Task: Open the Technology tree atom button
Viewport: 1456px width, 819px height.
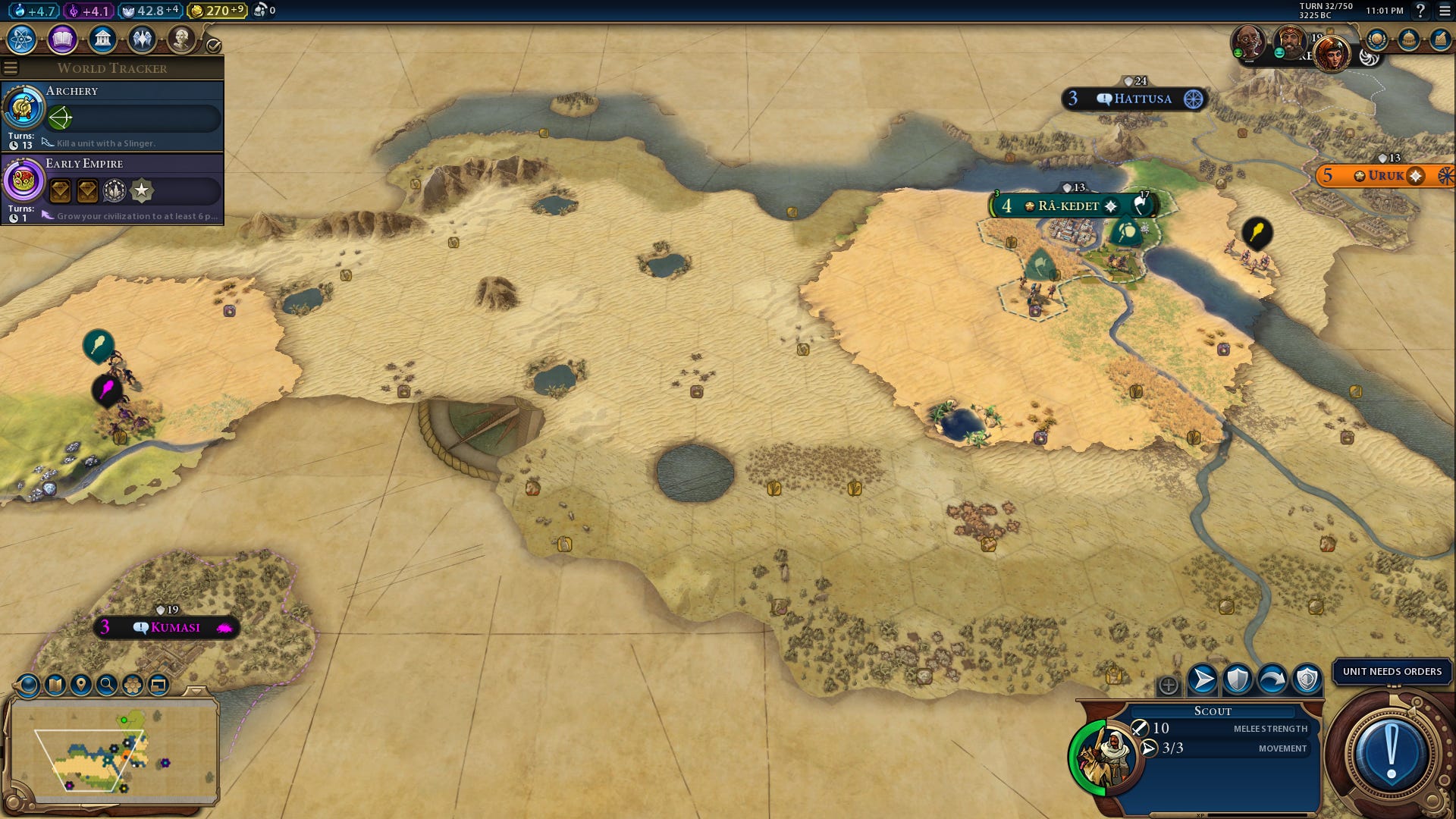Action: pyautogui.click(x=22, y=39)
